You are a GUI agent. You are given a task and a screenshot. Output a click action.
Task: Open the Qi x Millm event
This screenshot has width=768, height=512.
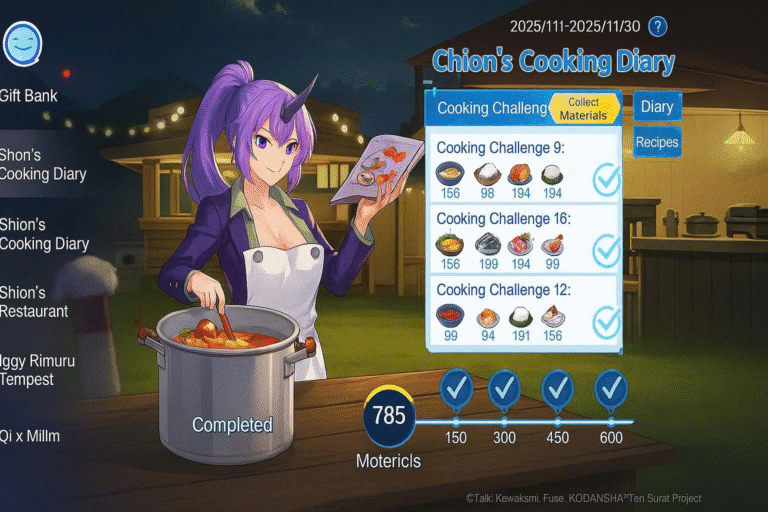29,436
